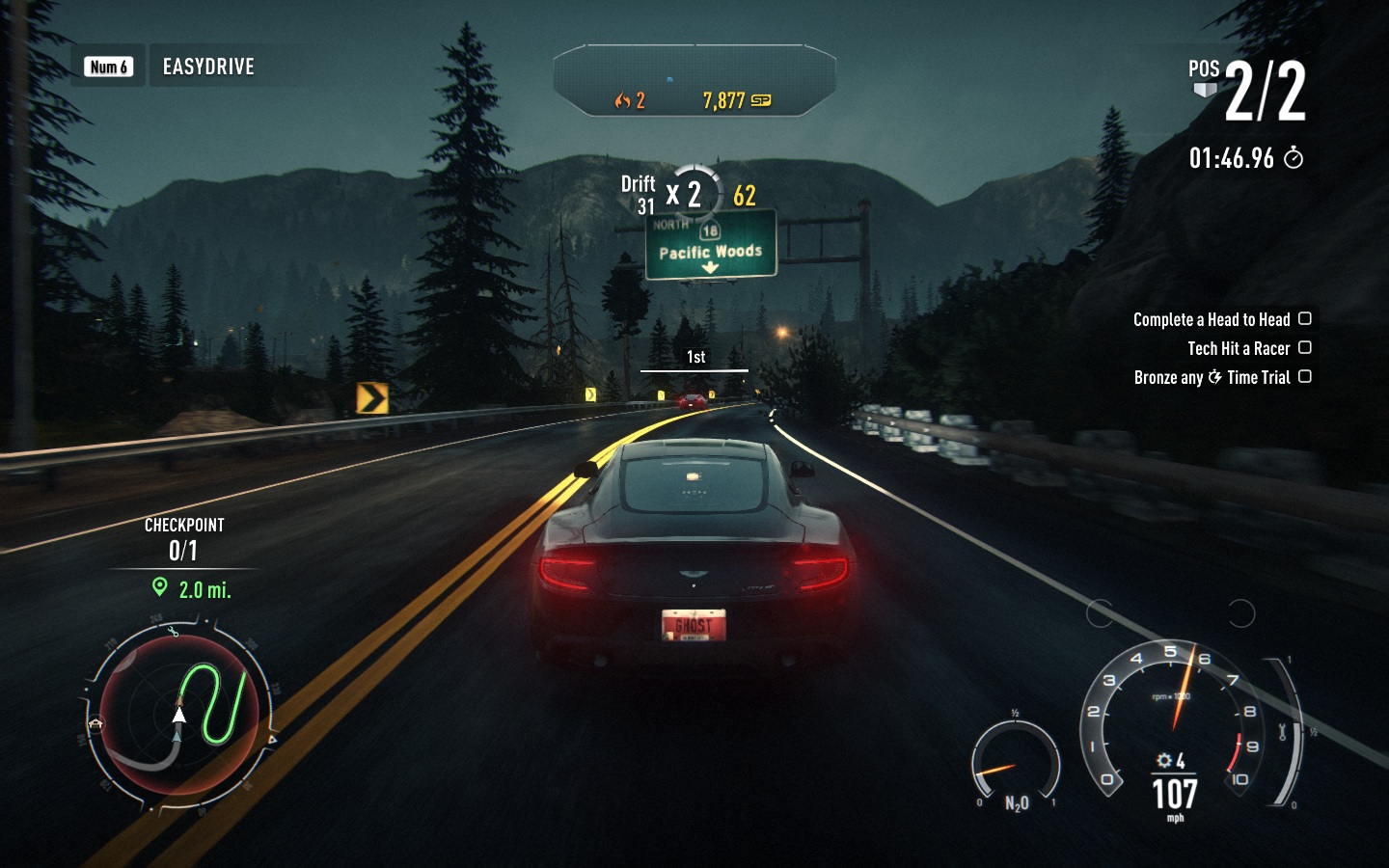Select the Complete a Head to Head objective

coord(1212,319)
